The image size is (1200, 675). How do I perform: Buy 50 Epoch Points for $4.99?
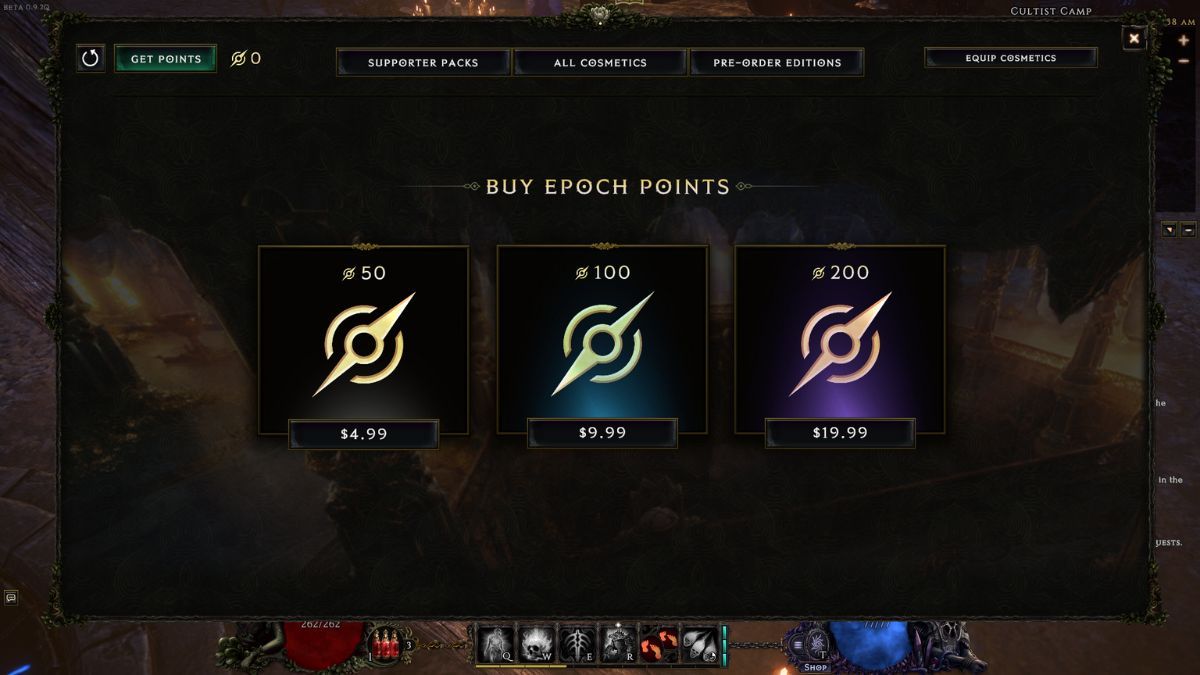click(363, 434)
